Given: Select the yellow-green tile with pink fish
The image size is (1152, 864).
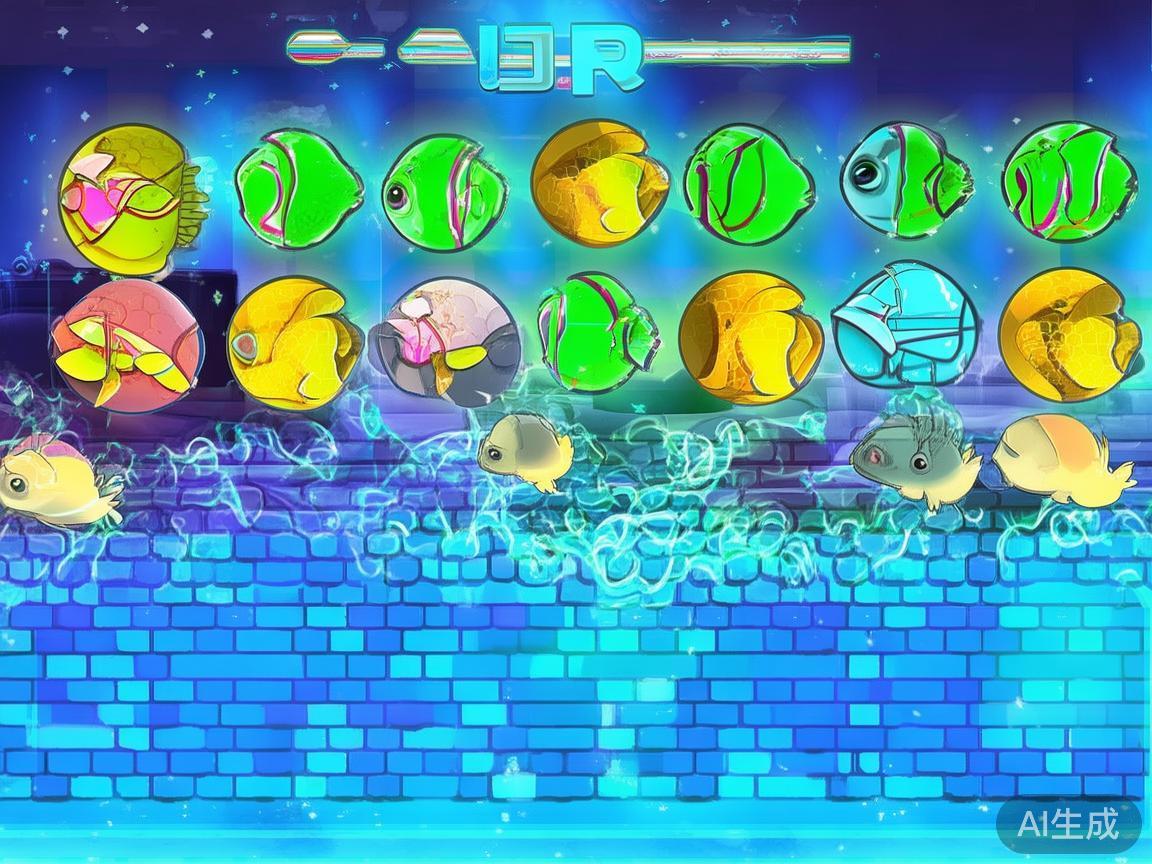Looking at the screenshot, I should pos(125,197).
